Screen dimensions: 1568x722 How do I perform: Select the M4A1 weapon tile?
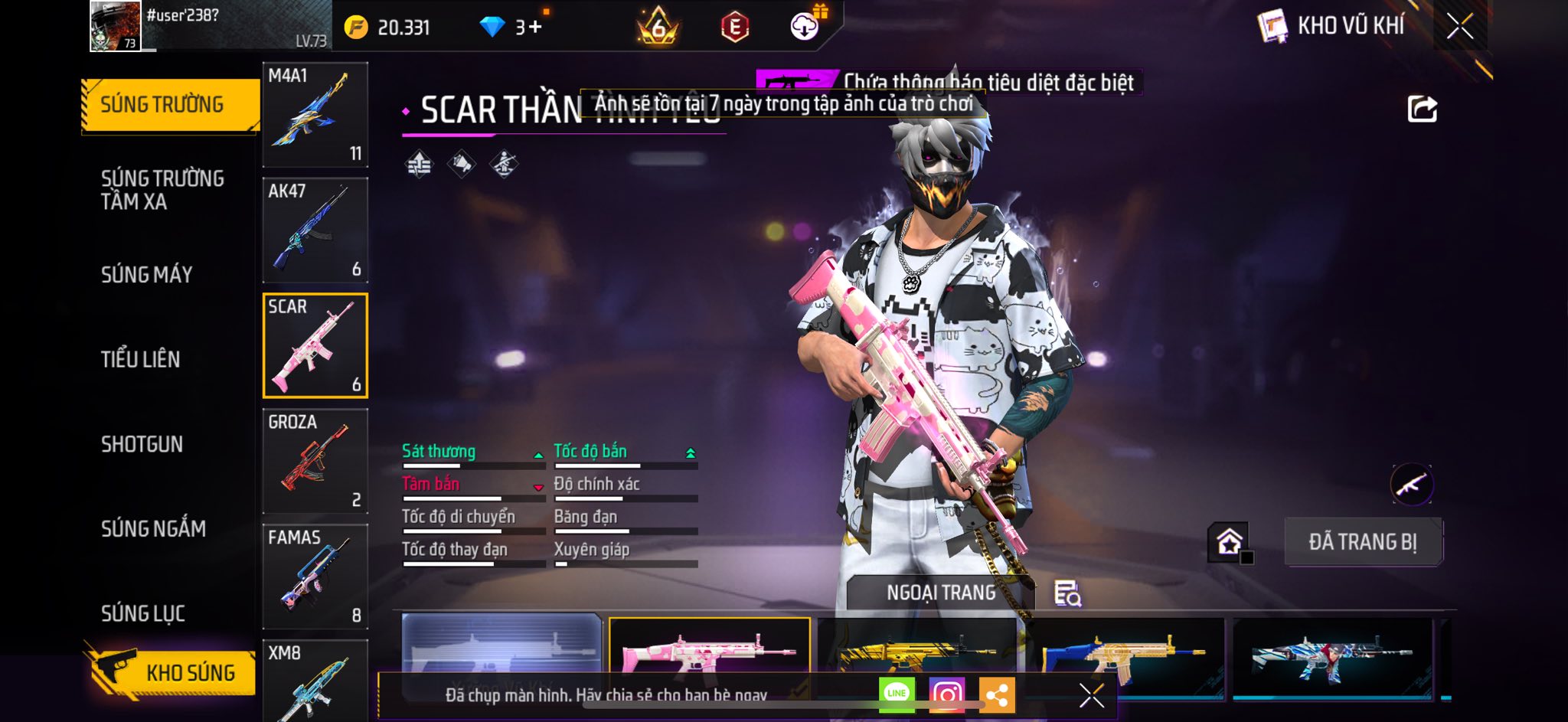click(315, 115)
